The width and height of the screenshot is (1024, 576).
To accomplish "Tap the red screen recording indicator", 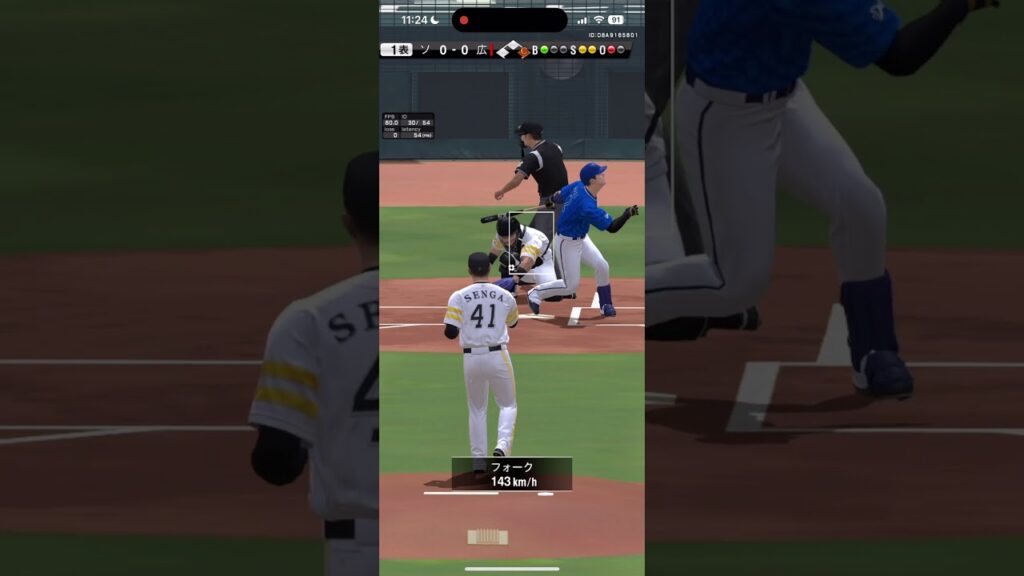I will (x=464, y=20).
